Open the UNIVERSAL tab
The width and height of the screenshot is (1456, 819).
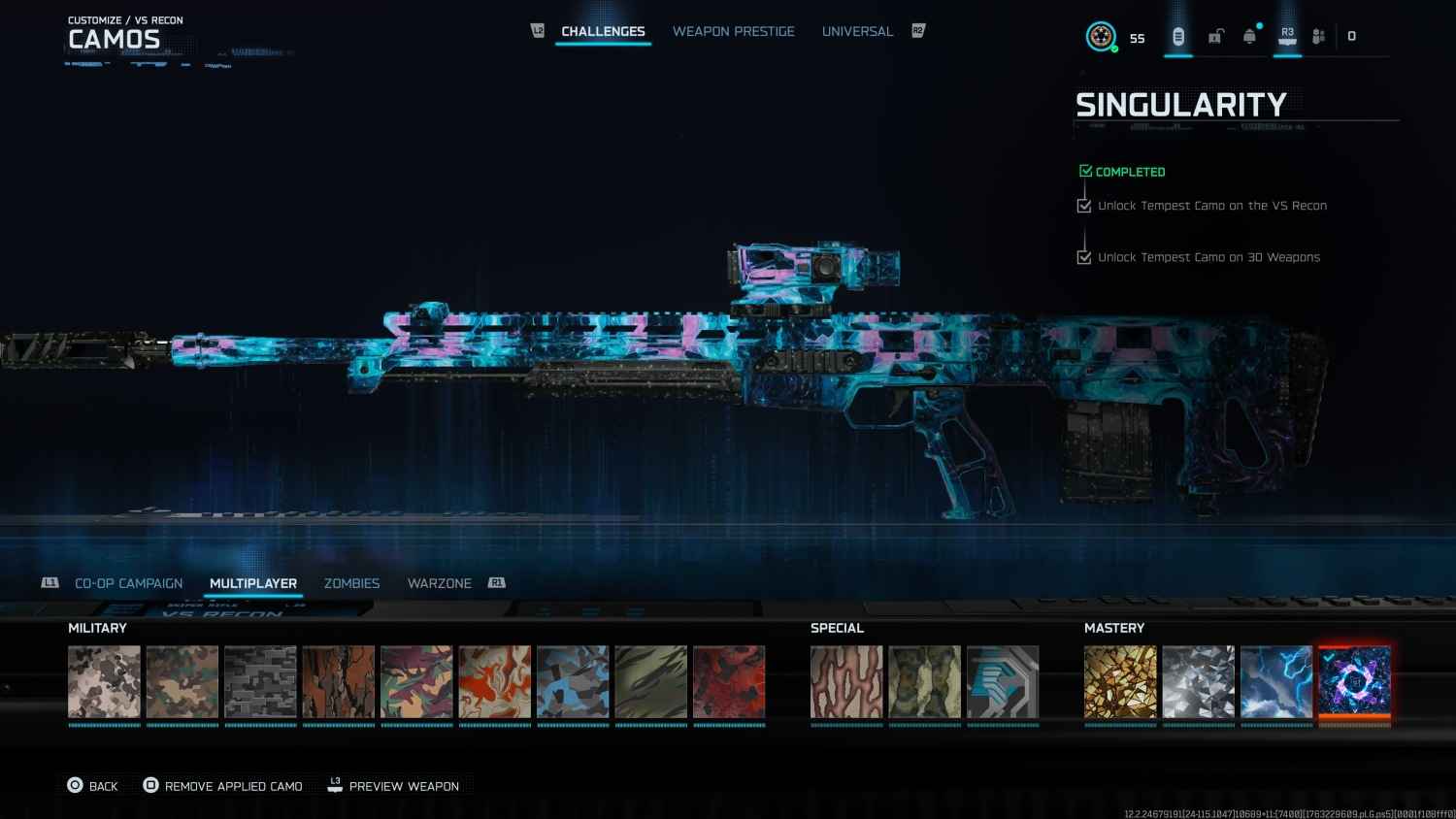pos(857,31)
